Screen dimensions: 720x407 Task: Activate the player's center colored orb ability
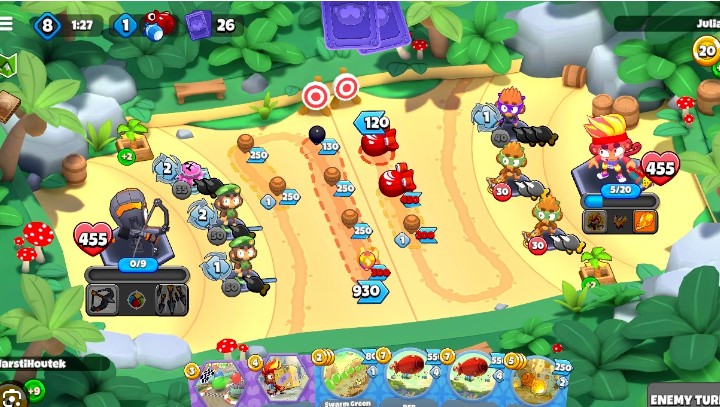(x=137, y=297)
